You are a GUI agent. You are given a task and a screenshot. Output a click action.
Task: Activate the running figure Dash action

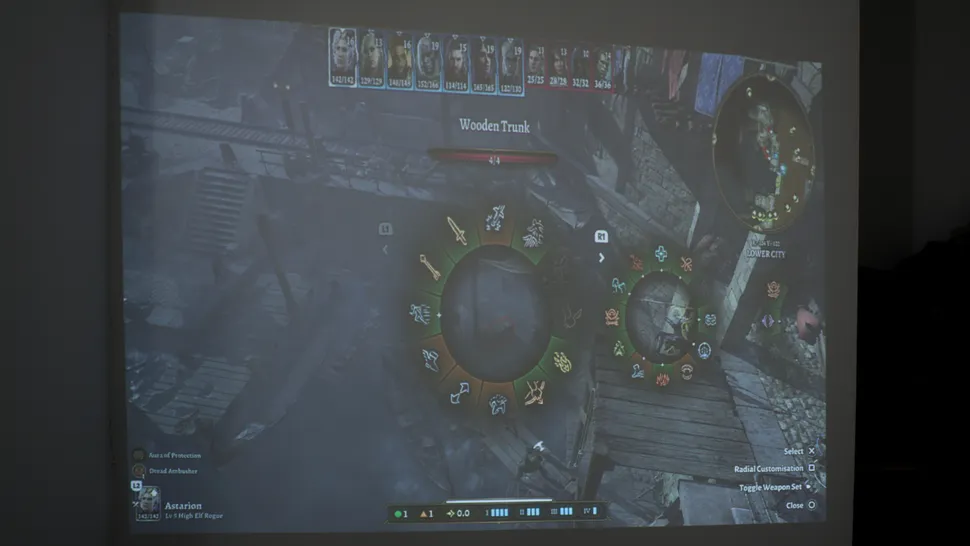421,313
